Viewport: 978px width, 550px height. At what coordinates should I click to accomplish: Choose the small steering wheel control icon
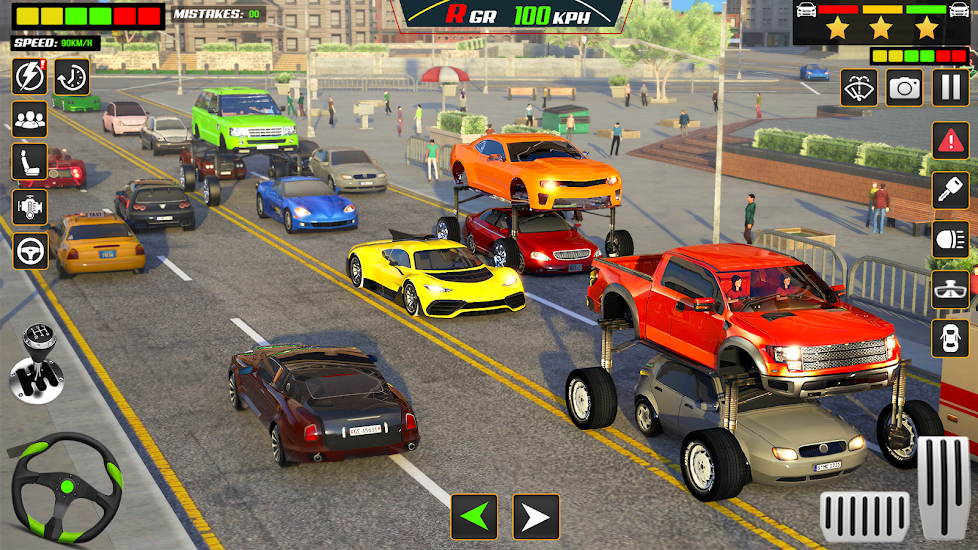30,250
